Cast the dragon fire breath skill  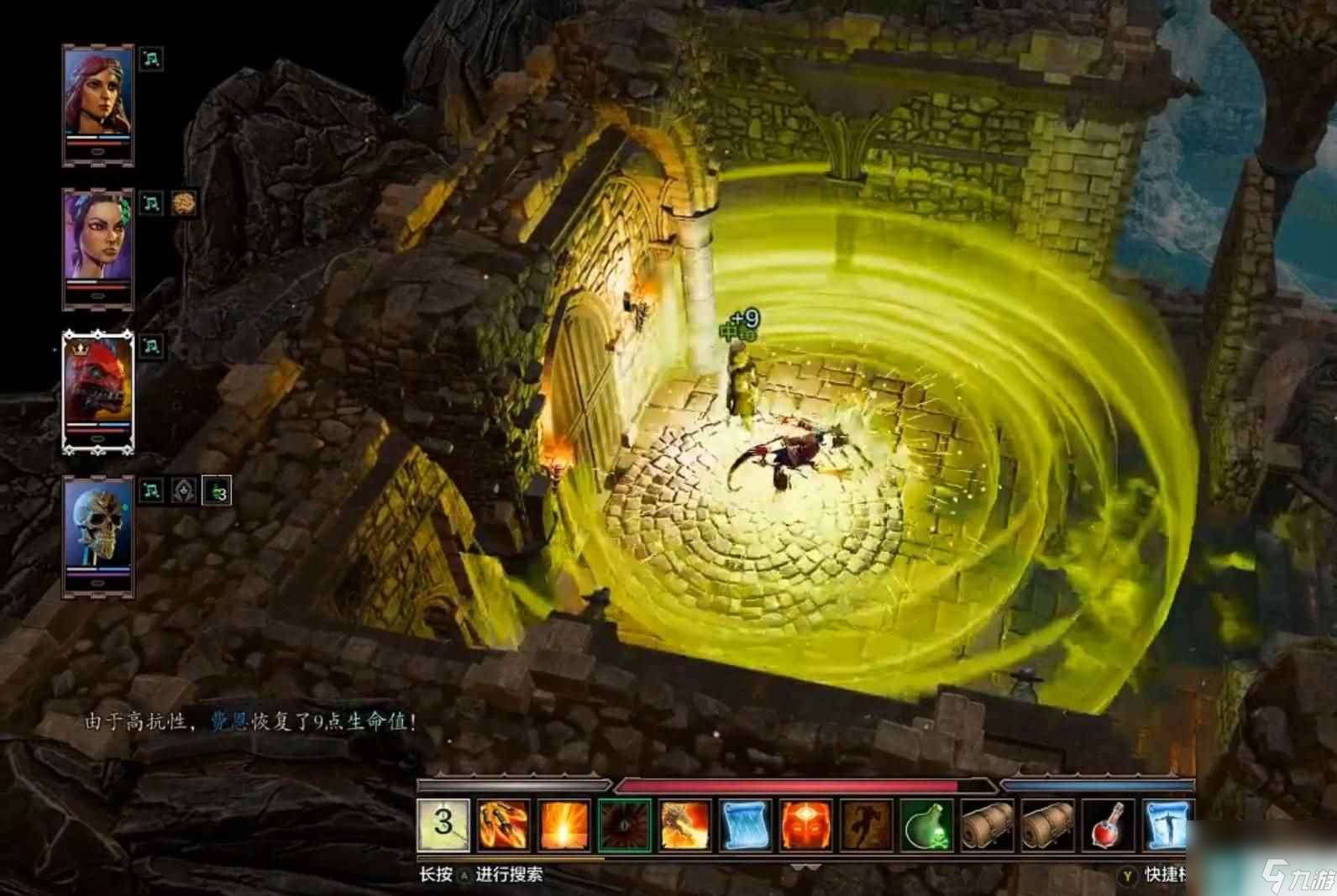coord(685,824)
